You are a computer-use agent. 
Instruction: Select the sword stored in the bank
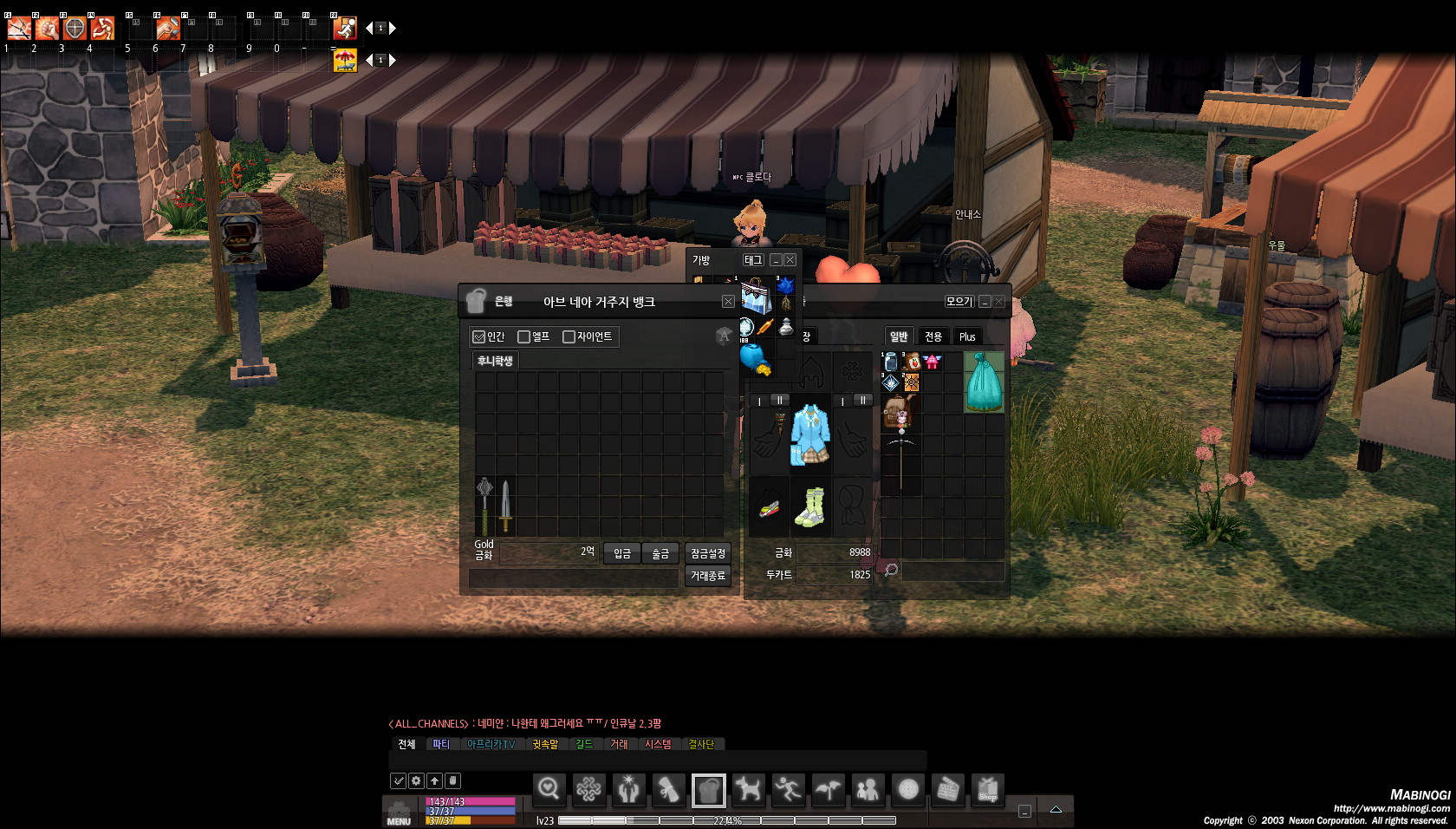pos(505,506)
